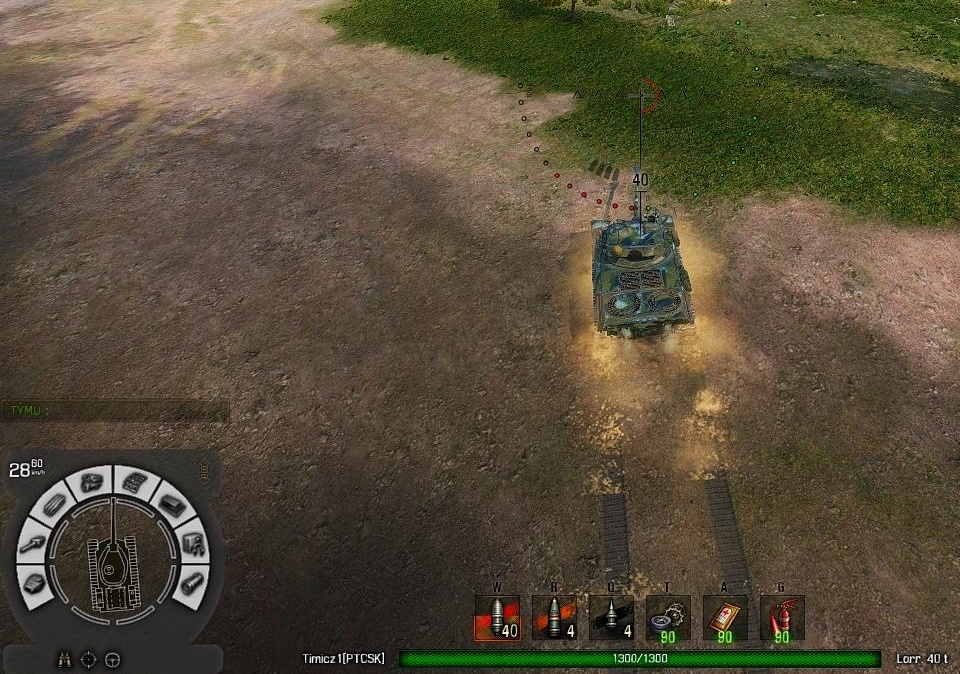960x674 pixels.
Task: Use the fire extinguisher consumable
Action: click(782, 618)
